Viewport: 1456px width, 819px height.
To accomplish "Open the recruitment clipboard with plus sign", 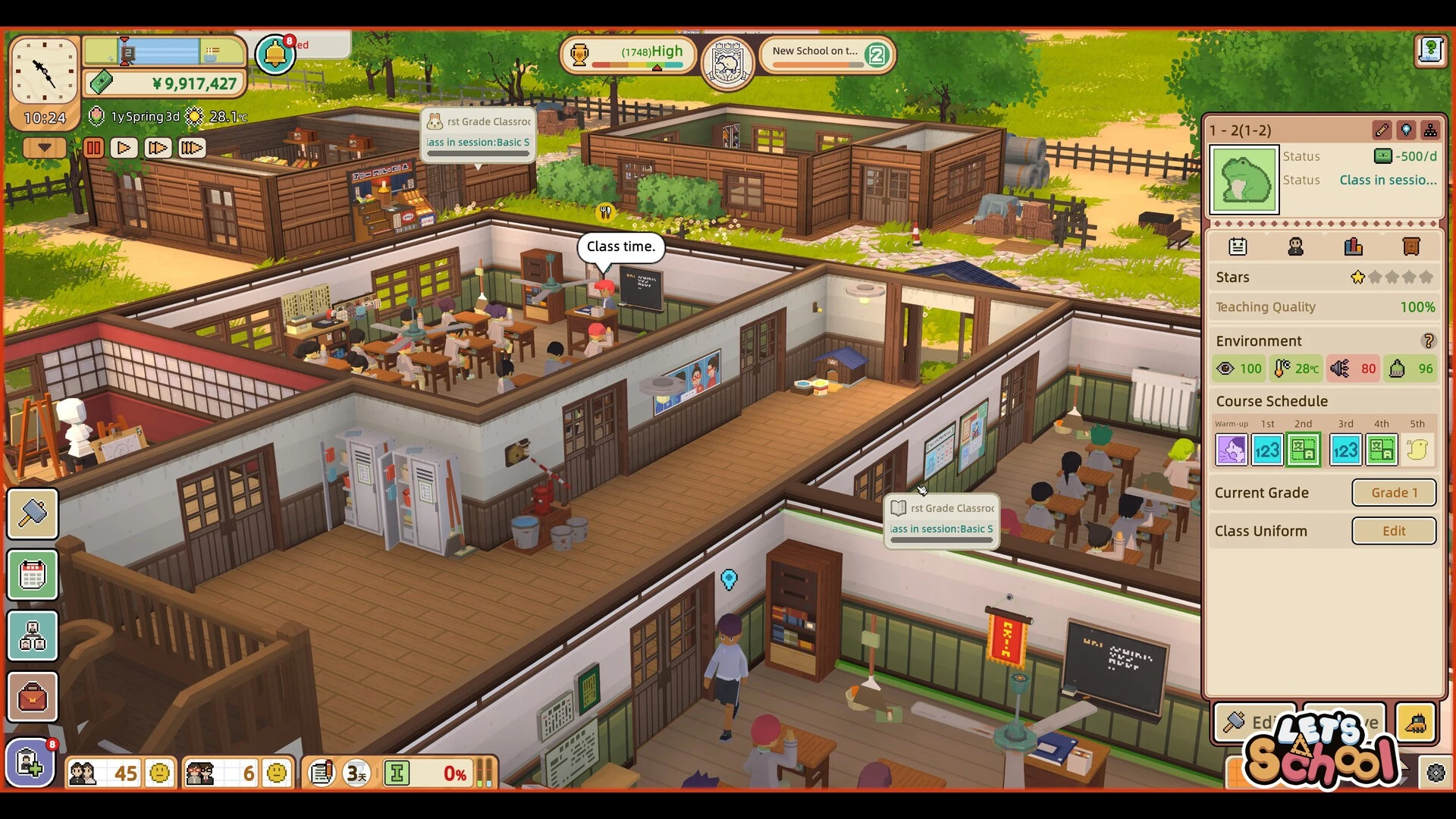I will [30, 763].
